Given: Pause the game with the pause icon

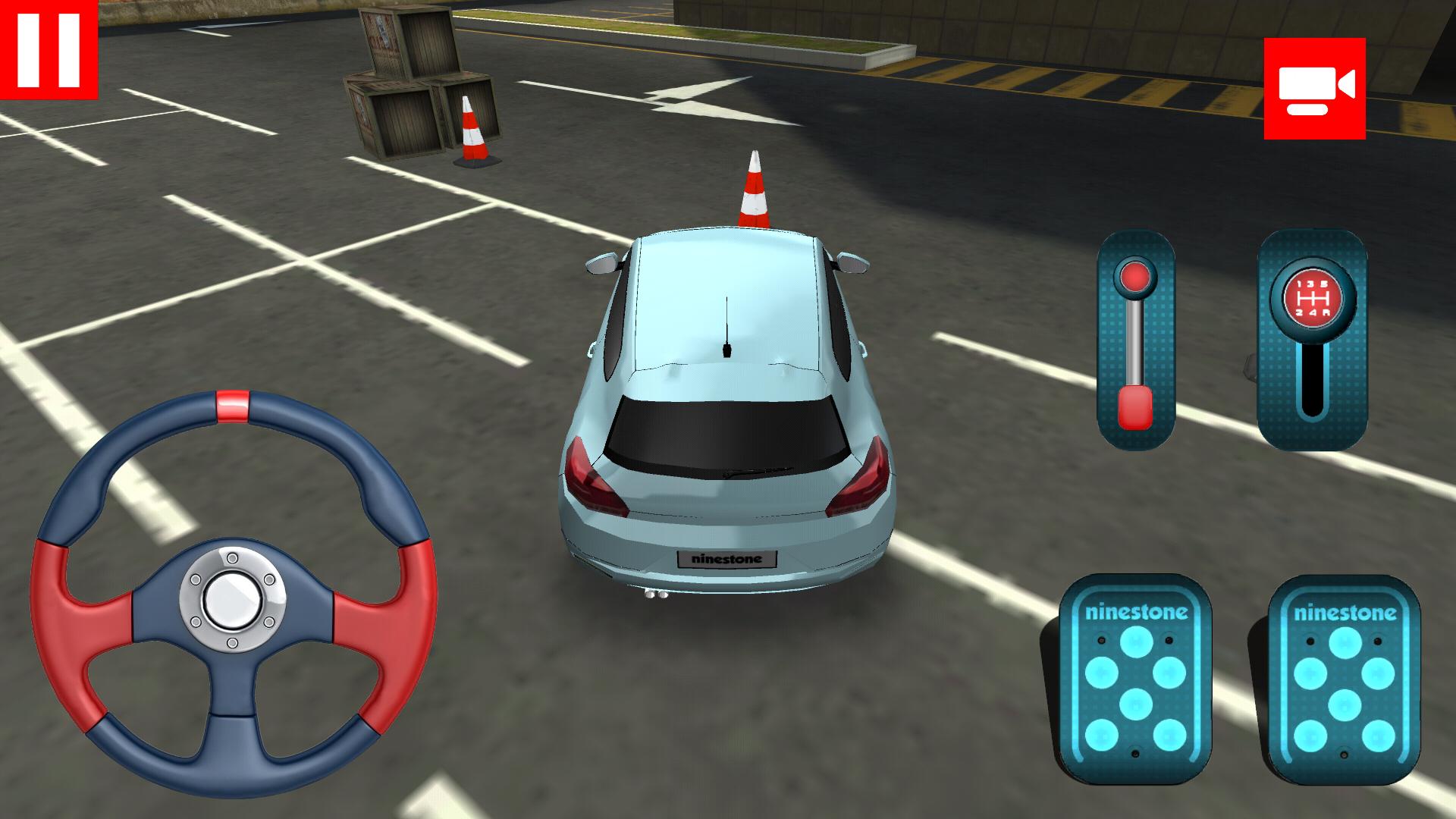Looking at the screenshot, I should [x=49, y=49].
